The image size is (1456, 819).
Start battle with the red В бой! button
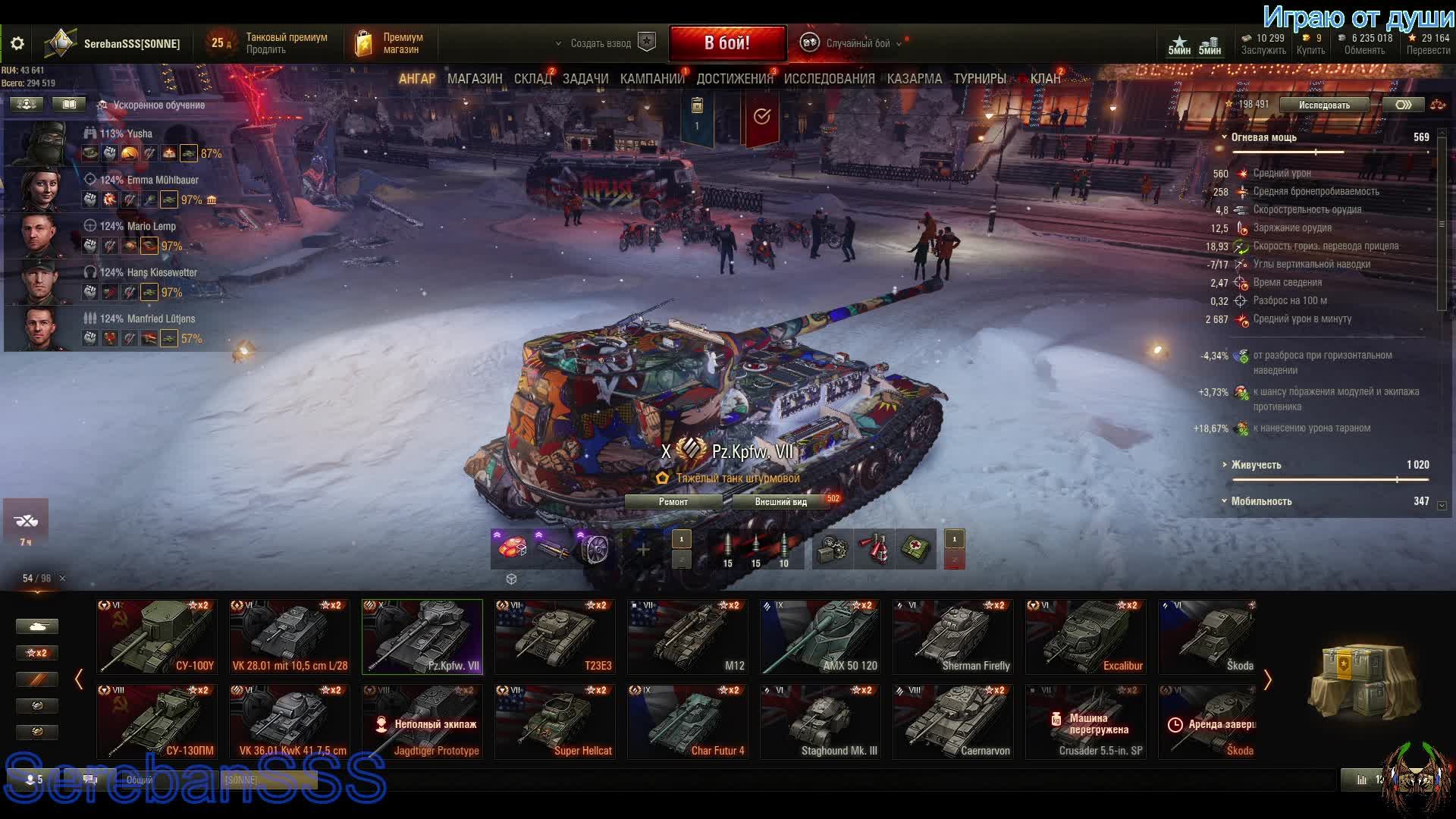727,43
